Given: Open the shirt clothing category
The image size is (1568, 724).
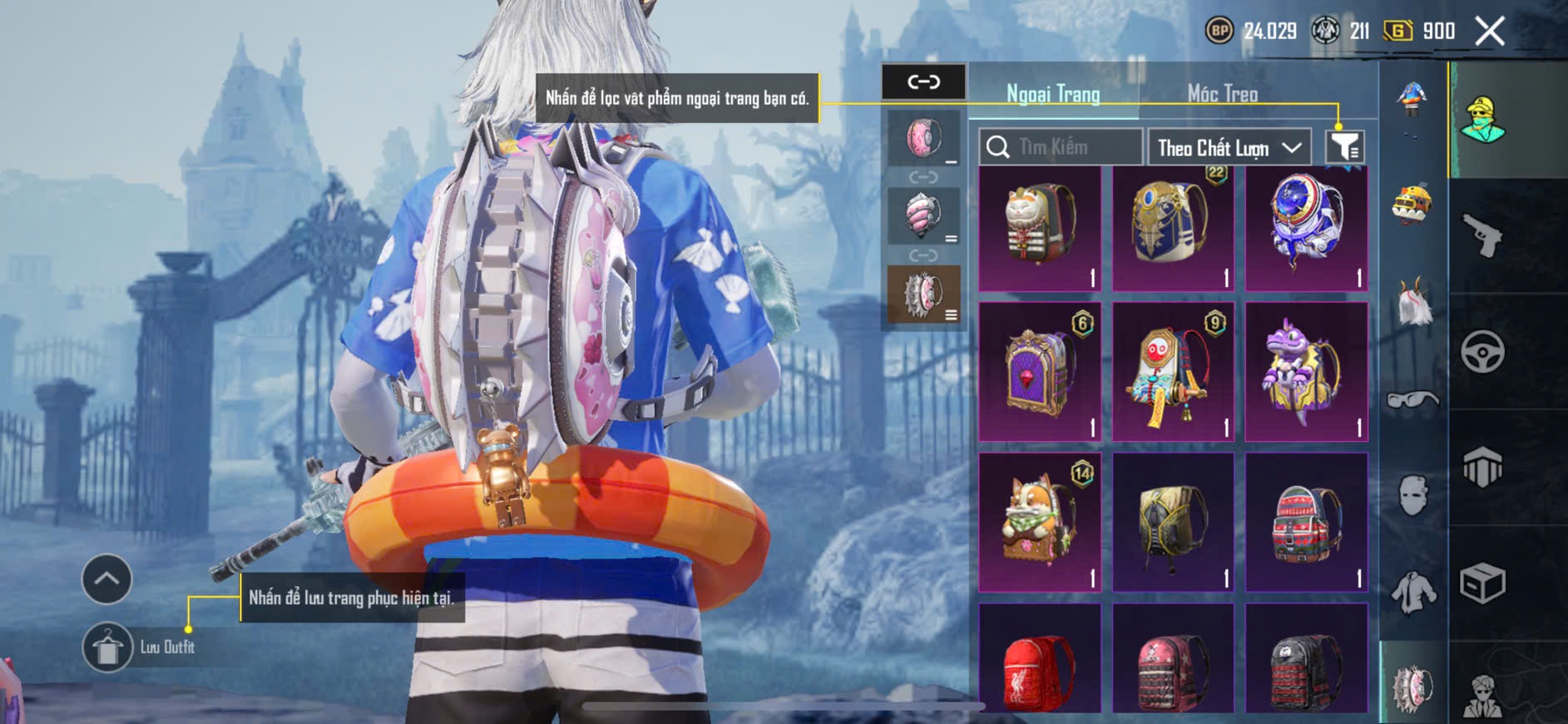Looking at the screenshot, I should (x=1412, y=593).
